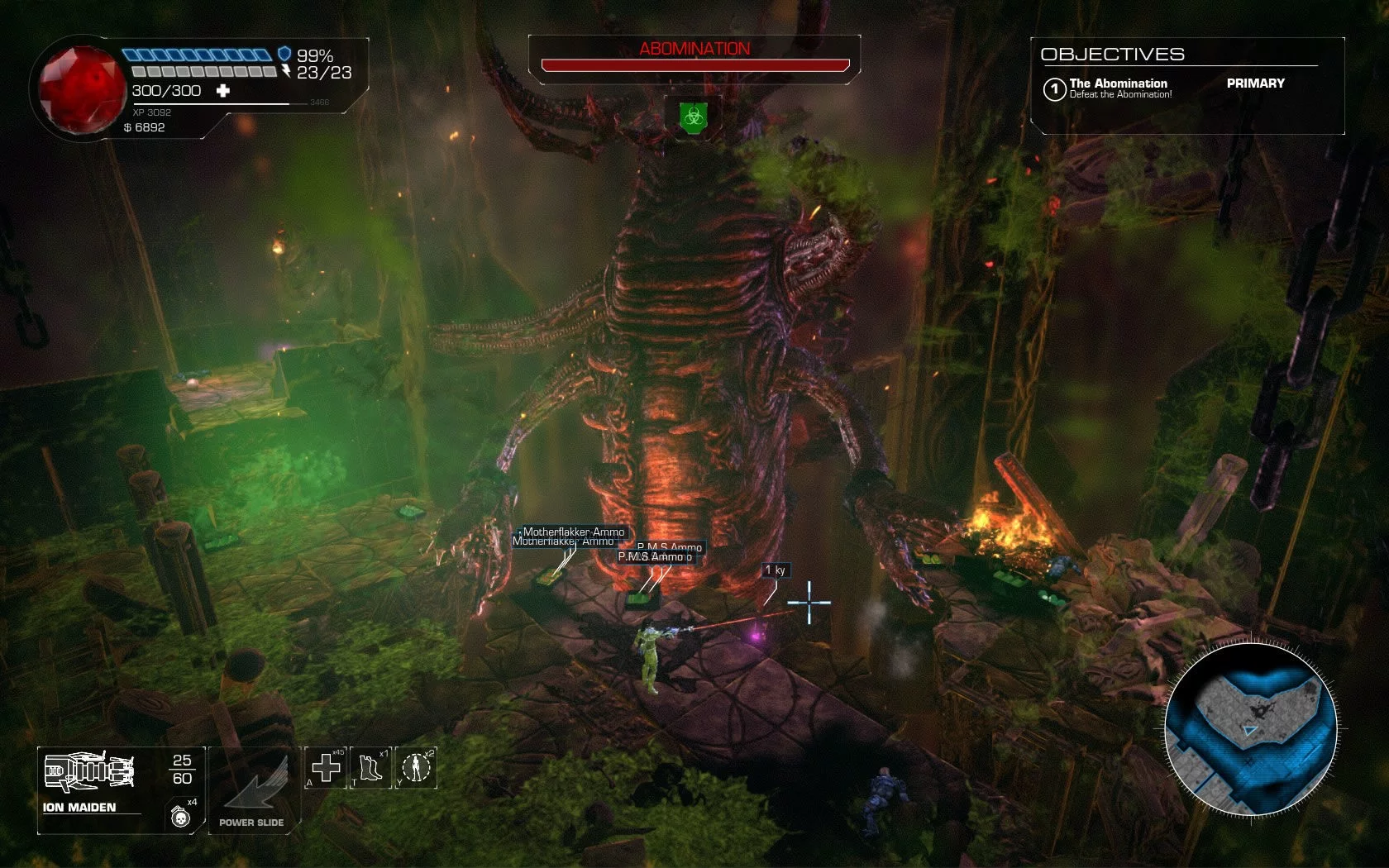Use the human silhouette item slot
Screen dimensions: 1389x868
pyautogui.click(x=417, y=767)
